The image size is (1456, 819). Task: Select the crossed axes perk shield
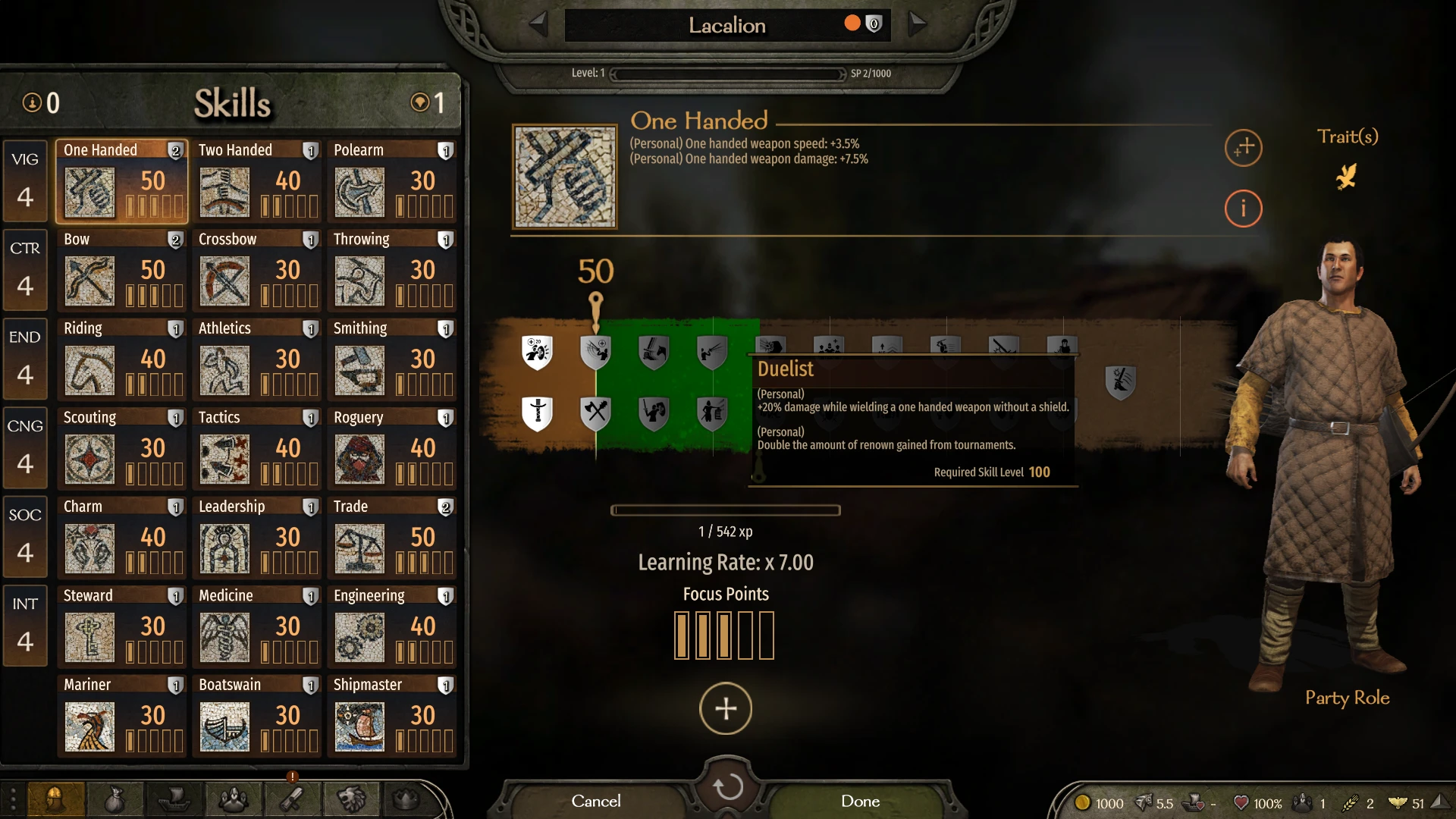point(596,413)
